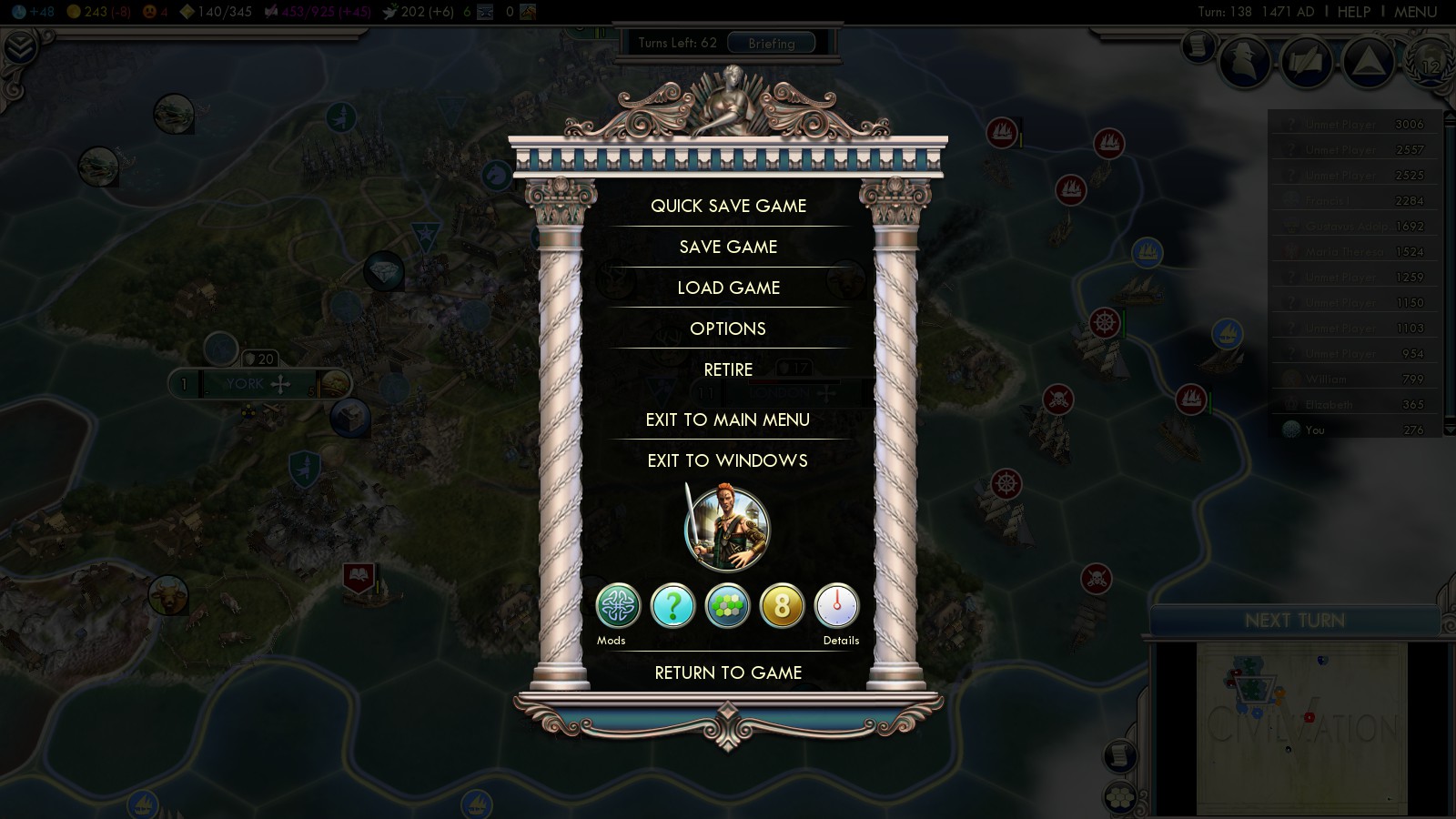This screenshot has height=819, width=1456.
Task: Click the Menu button top right
Action: (1415, 12)
